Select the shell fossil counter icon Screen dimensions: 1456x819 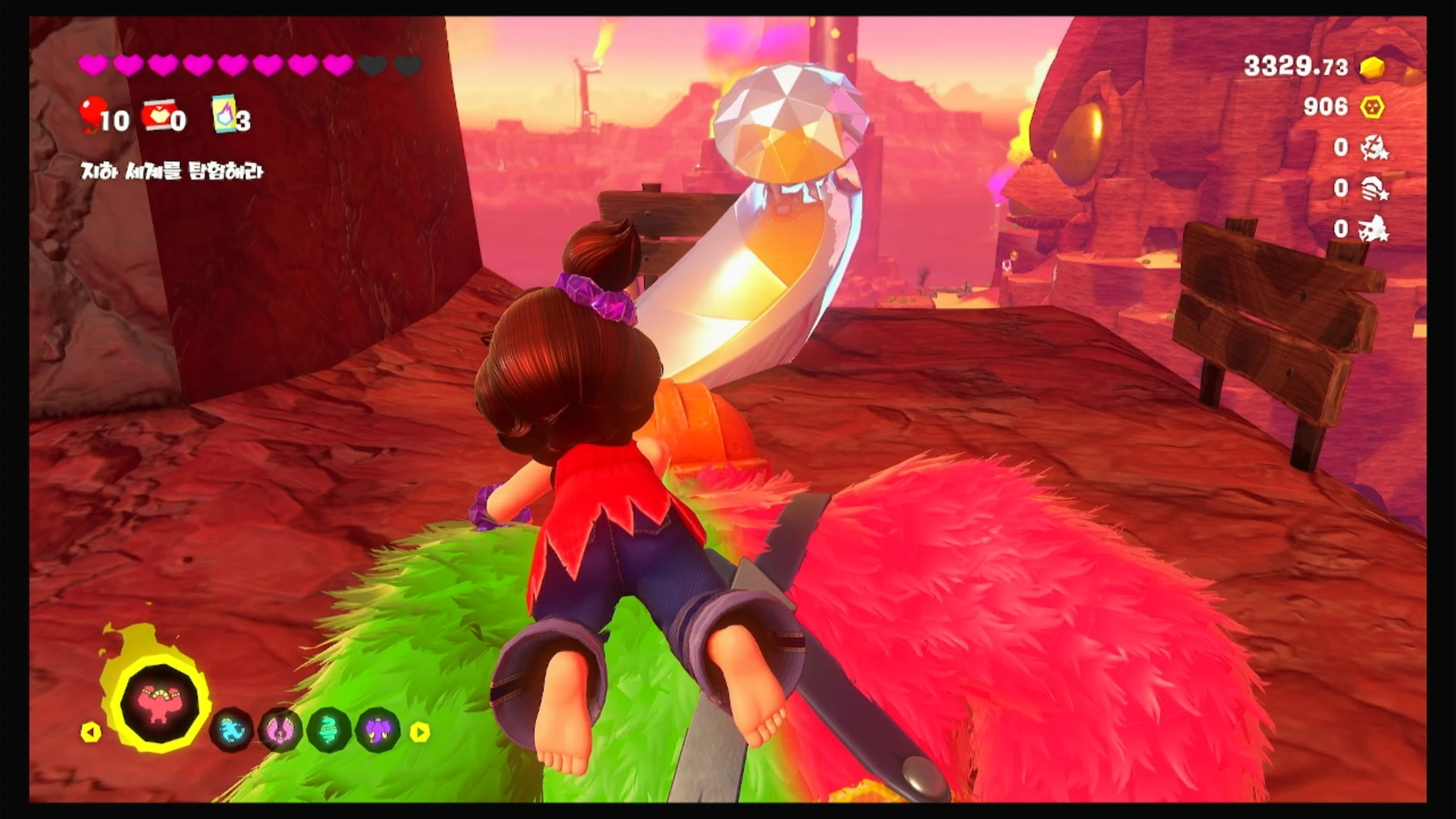pyautogui.click(x=1375, y=189)
